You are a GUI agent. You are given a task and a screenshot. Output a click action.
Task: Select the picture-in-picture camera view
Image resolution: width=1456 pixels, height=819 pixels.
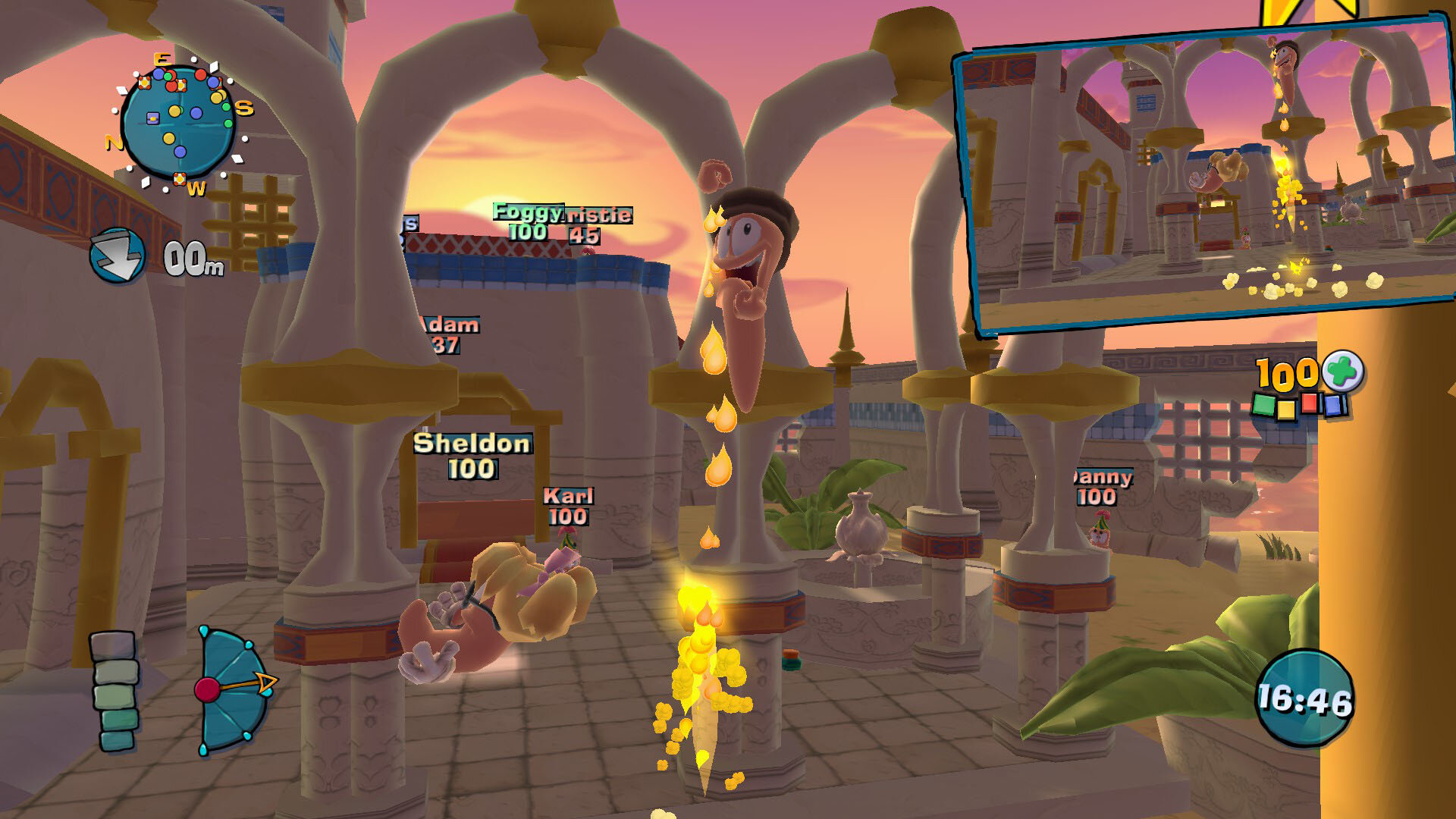tap(1206, 178)
